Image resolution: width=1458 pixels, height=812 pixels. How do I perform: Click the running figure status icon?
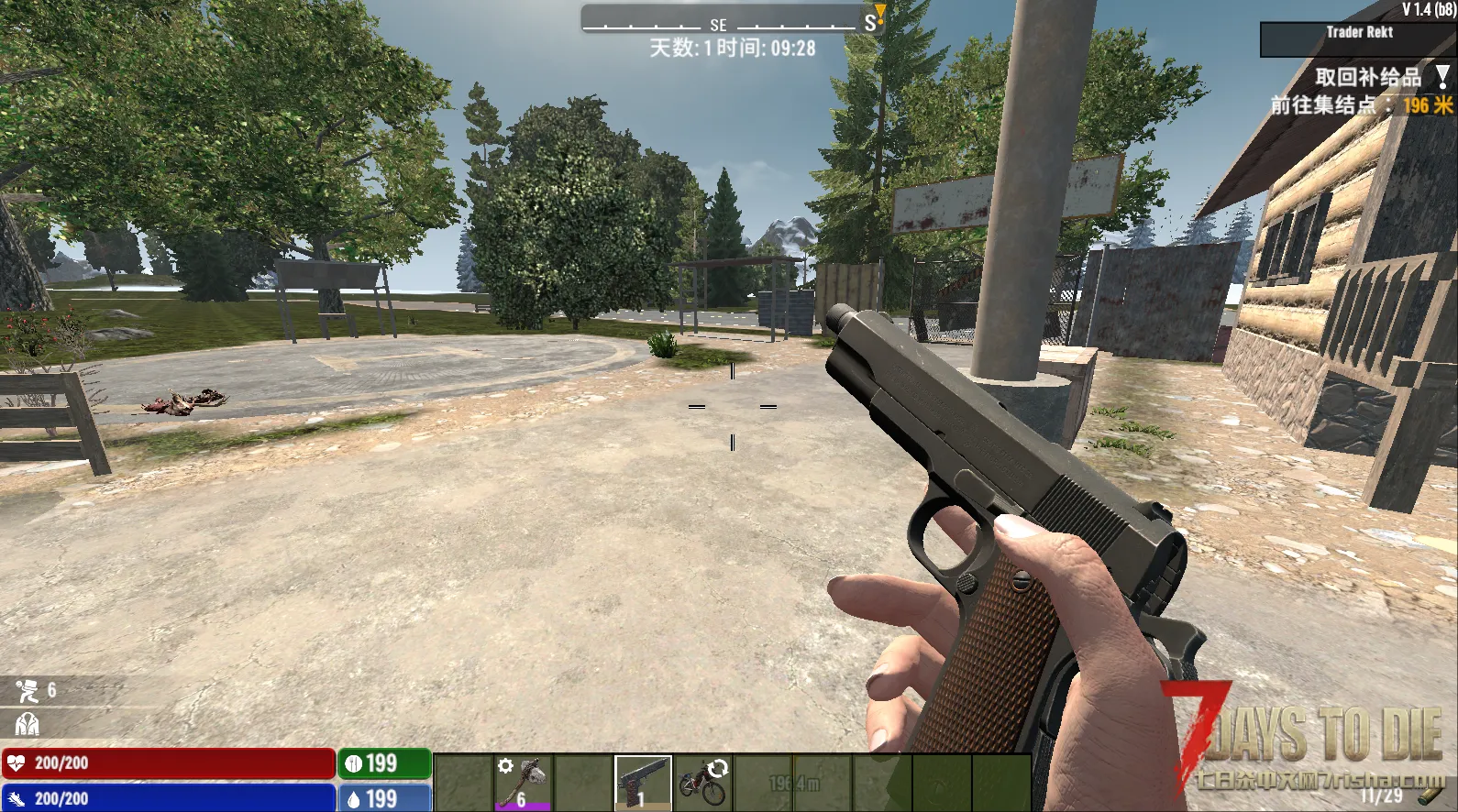point(27,690)
